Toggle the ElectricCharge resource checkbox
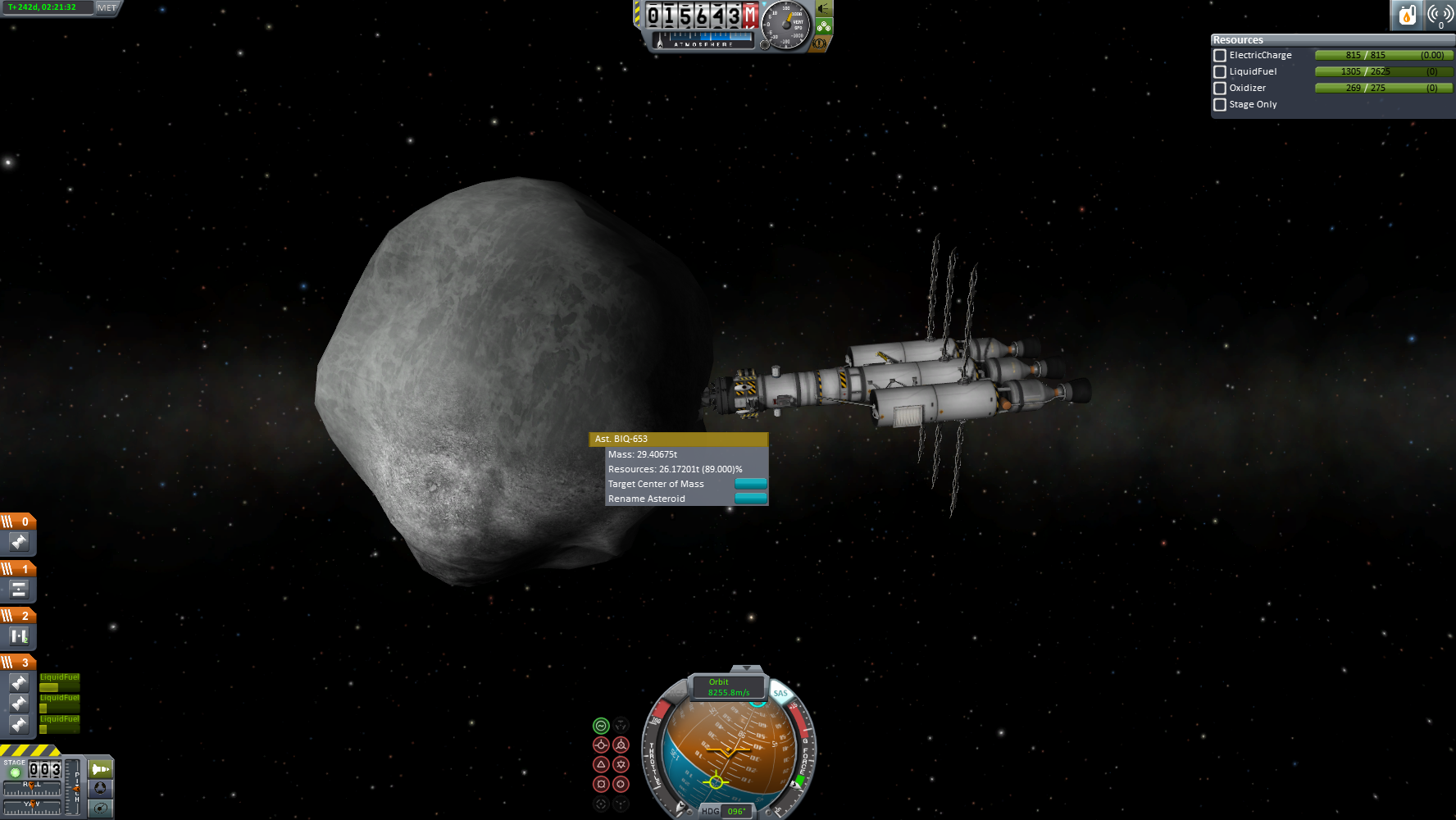This screenshot has height=820, width=1456. coord(1220,56)
